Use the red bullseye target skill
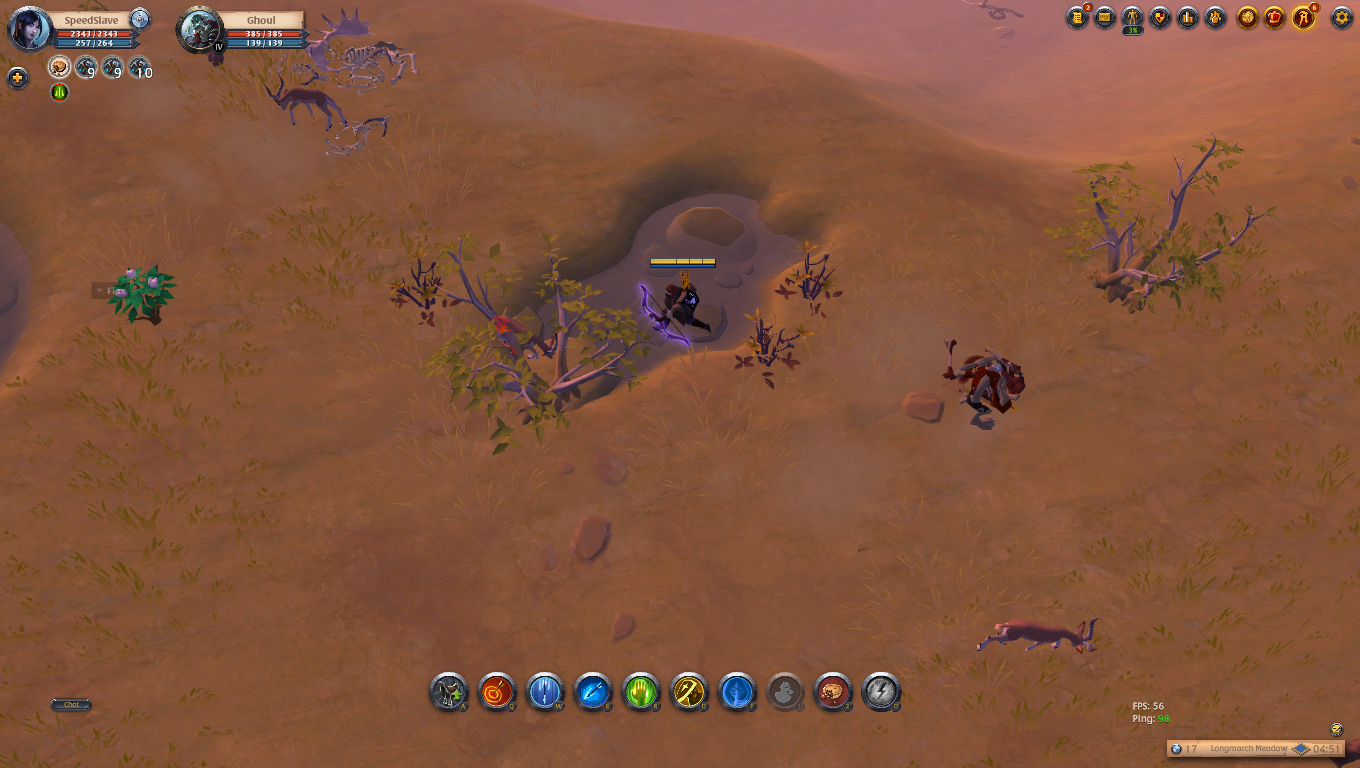This screenshot has height=768, width=1360. click(497, 691)
